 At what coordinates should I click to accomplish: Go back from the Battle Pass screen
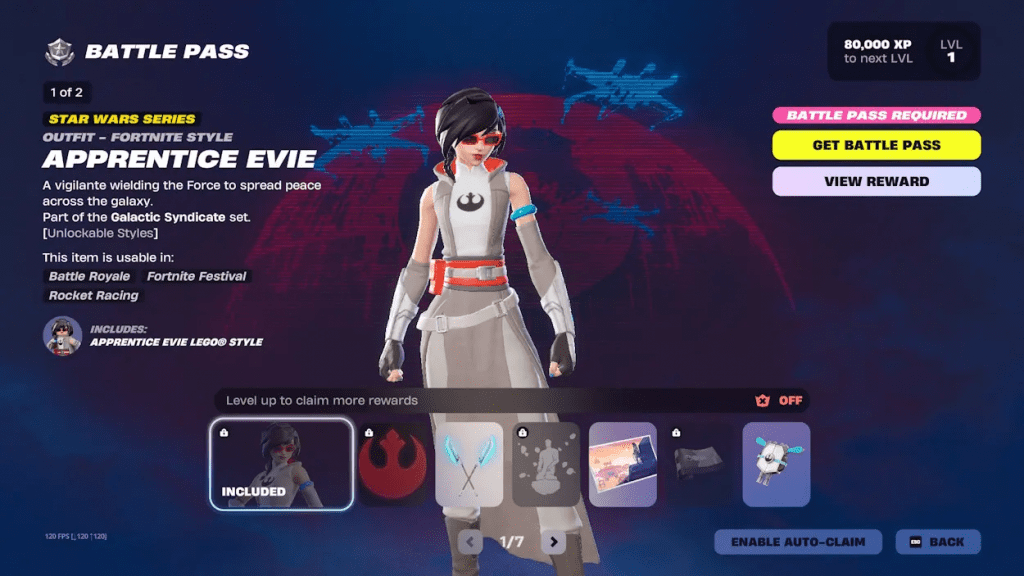tap(937, 542)
